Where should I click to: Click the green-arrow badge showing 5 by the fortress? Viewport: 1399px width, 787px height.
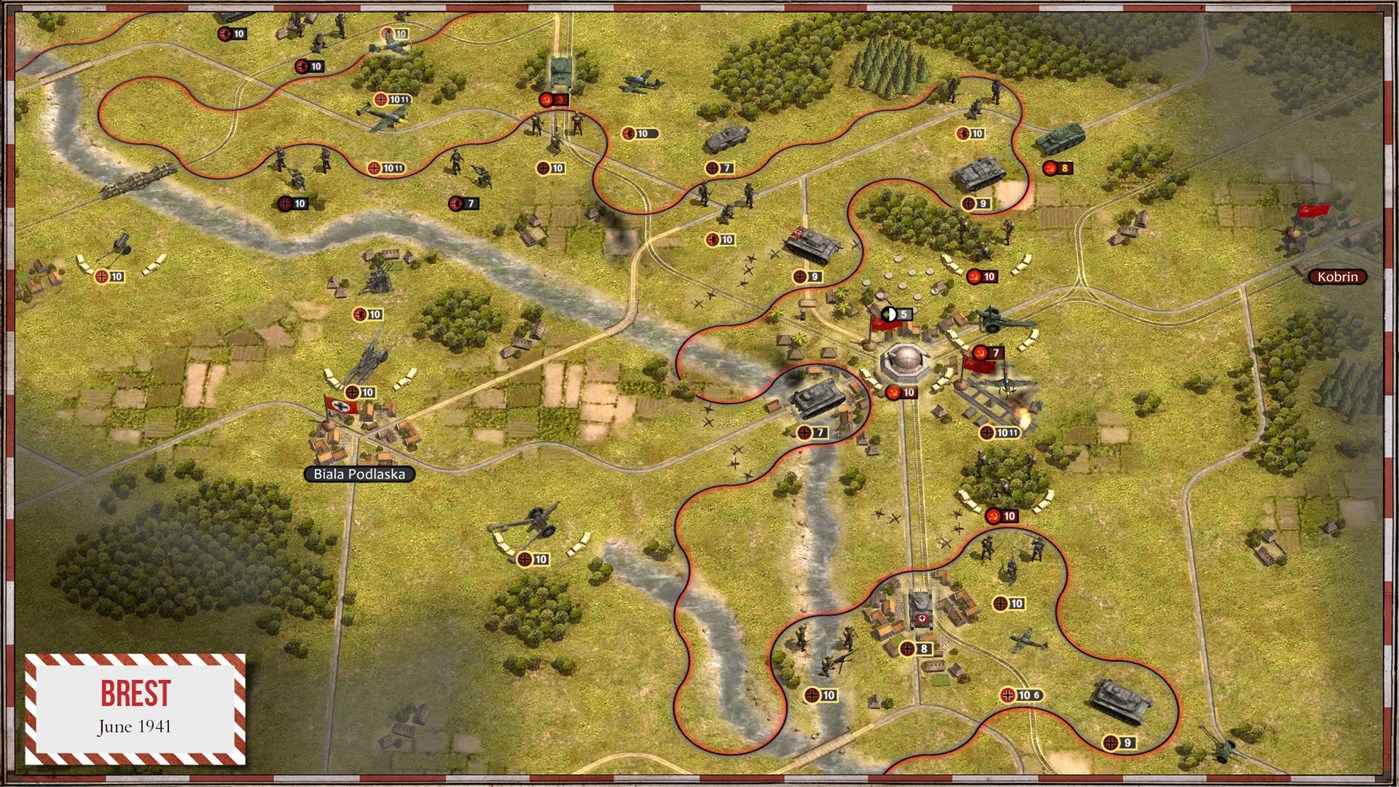point(896,314)
